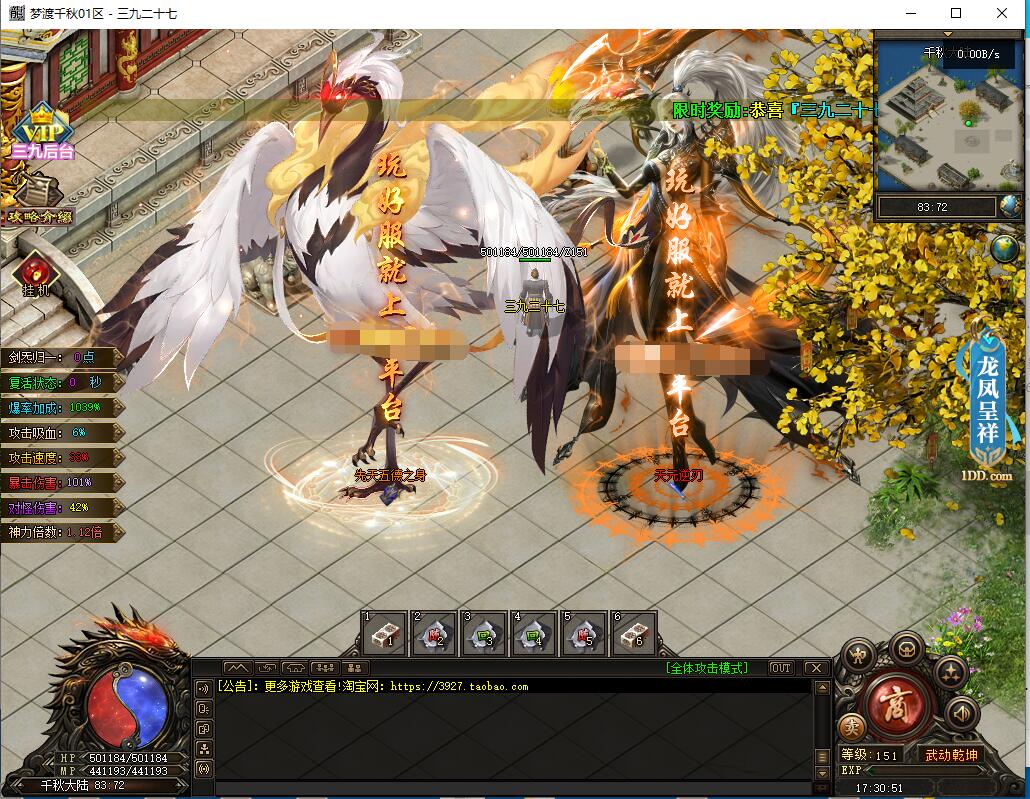Image resolution: width=1030 pixels, height=799 pixels.
Task: Use the item in hotbar slot 1
Action: click(384, 634)
